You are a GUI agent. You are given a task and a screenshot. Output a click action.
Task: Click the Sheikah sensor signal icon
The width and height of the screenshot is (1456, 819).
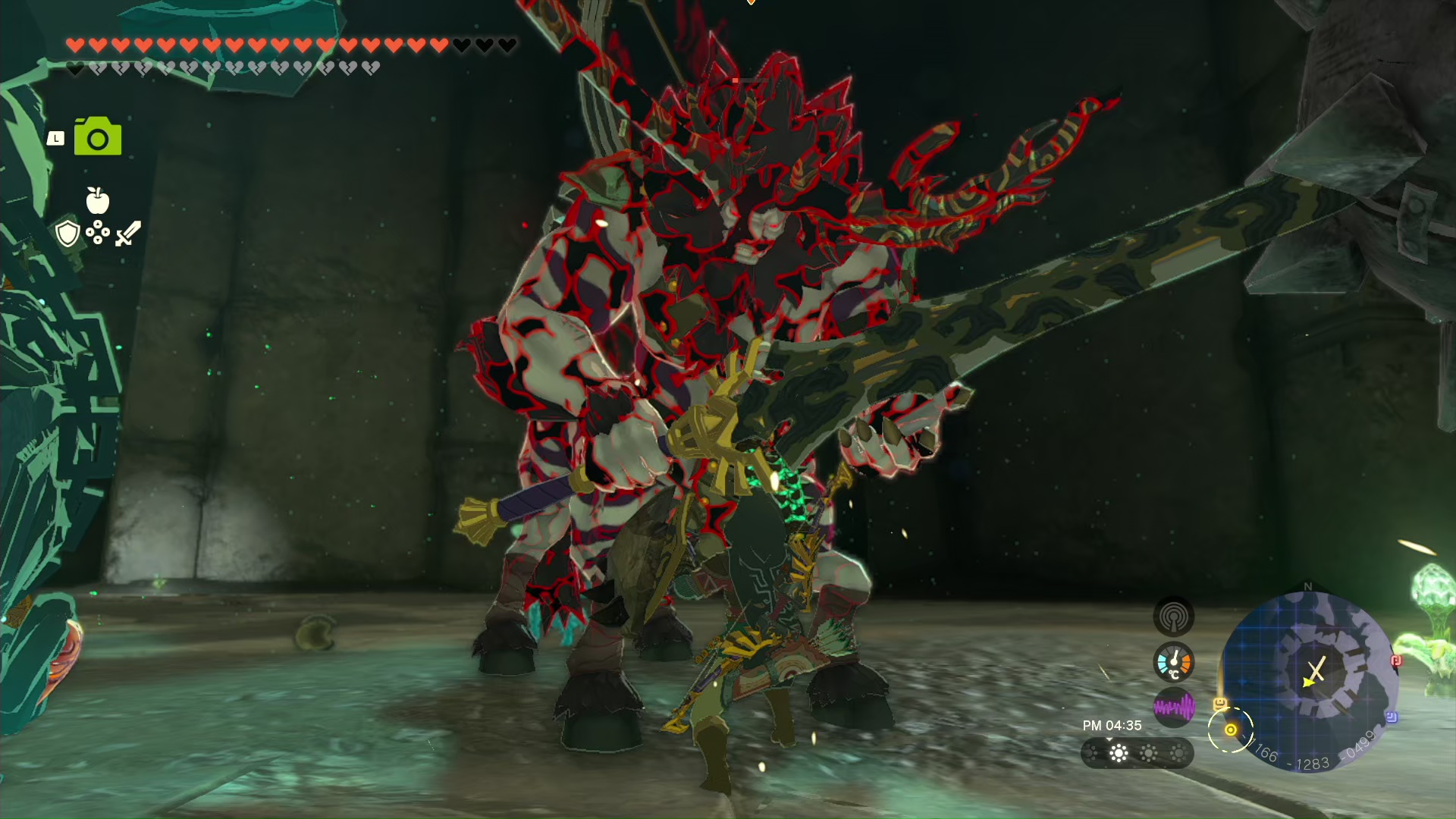point(1173,616)
